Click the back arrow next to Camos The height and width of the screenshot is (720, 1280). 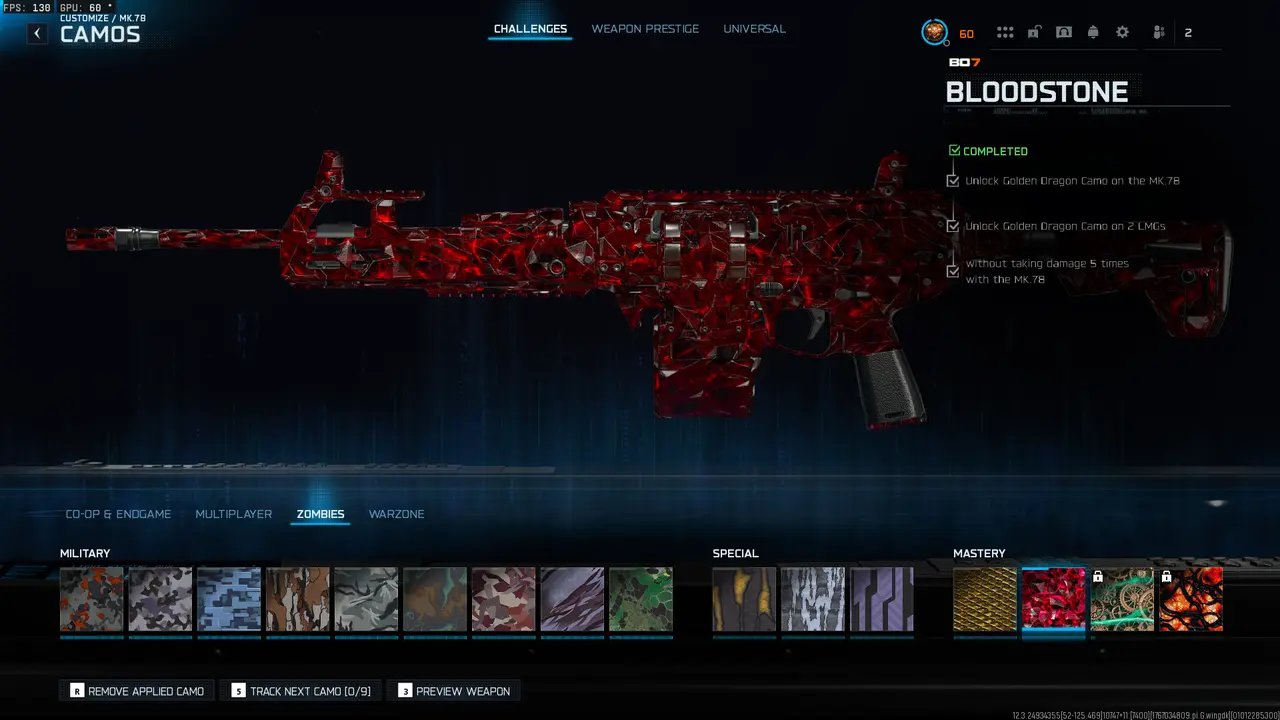point(37,33)
